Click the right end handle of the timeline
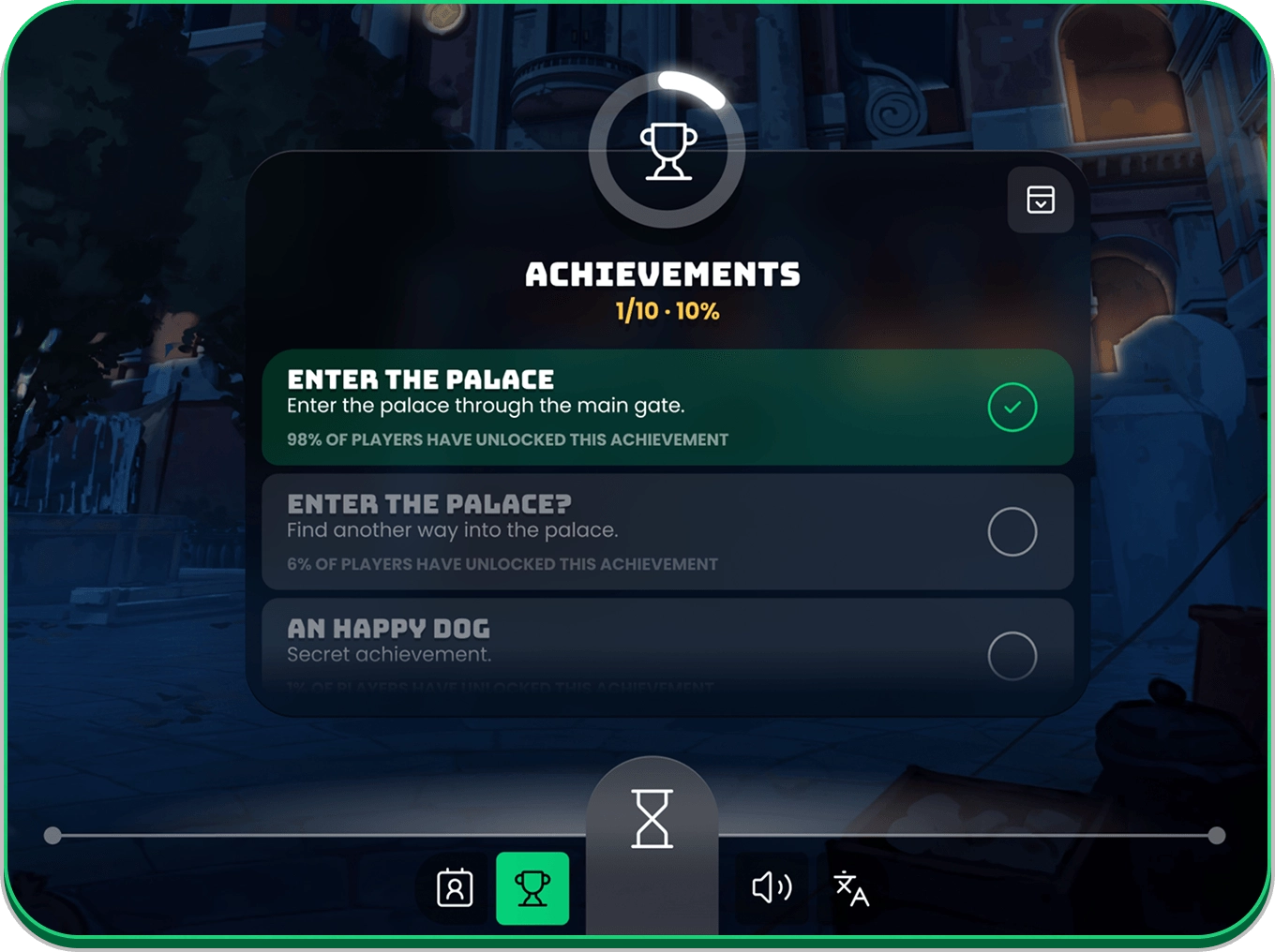Image resolution: width=1275 pixels, height=952 pixels. (1217, 835)
